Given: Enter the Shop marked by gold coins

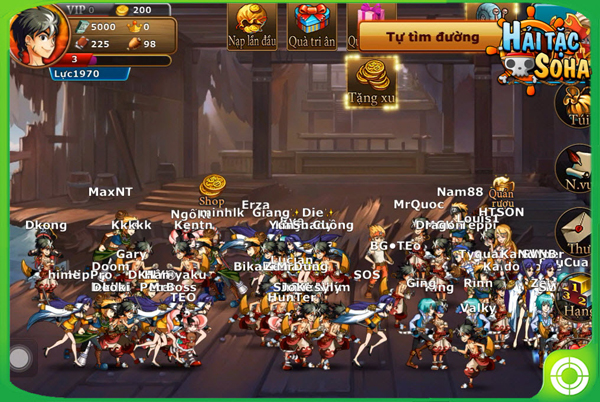Looking at the screenshot, I should [x=212, y=189].
